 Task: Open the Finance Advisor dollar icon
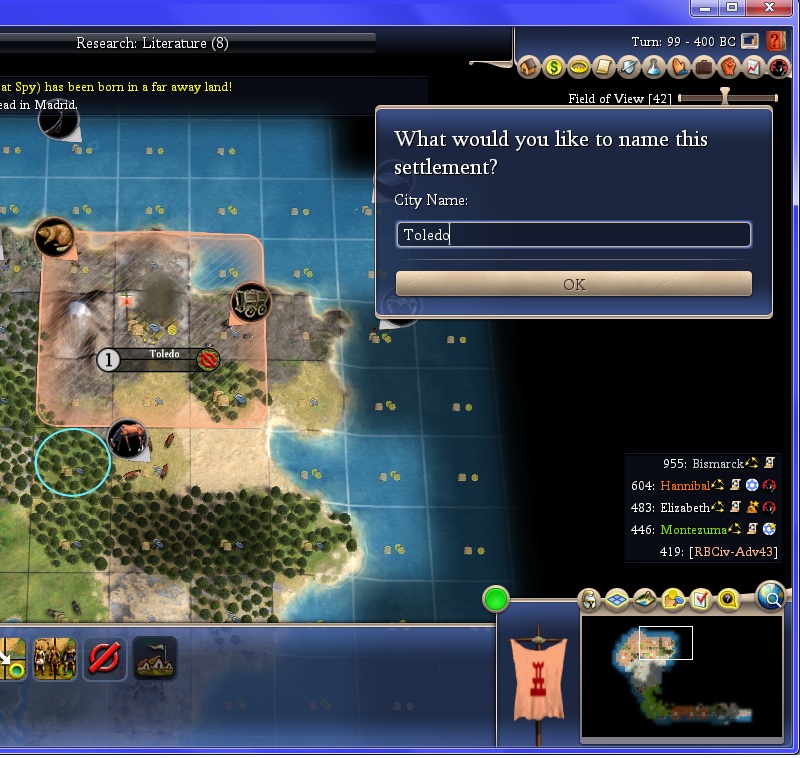(554, 68)
